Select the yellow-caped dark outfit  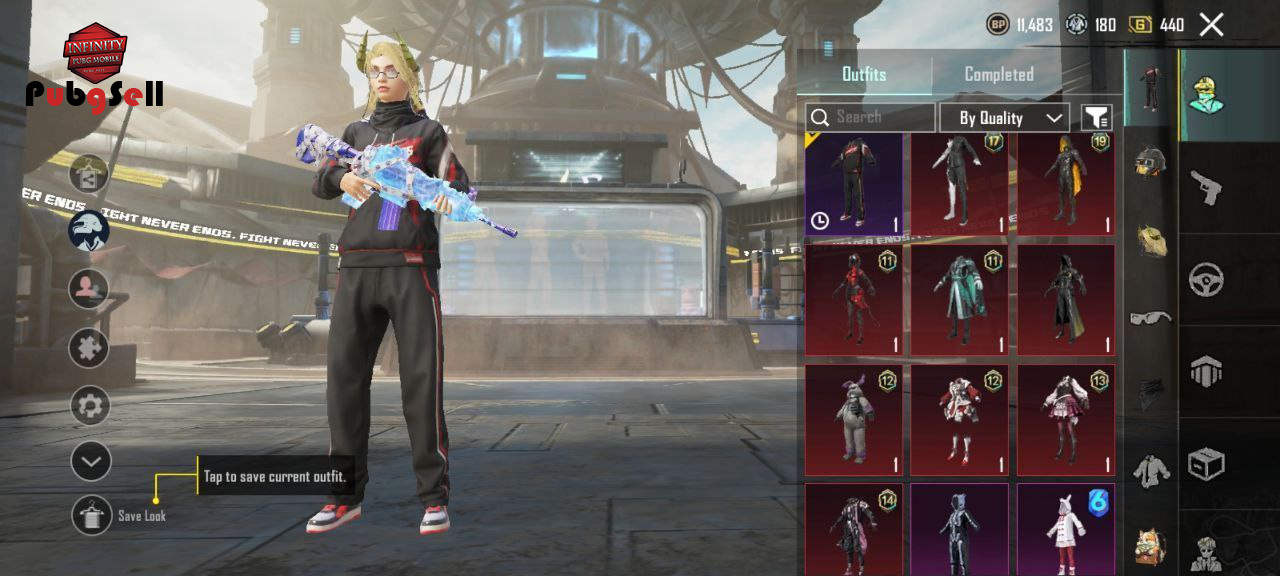pyautogui.click(x=1065, y=183)
